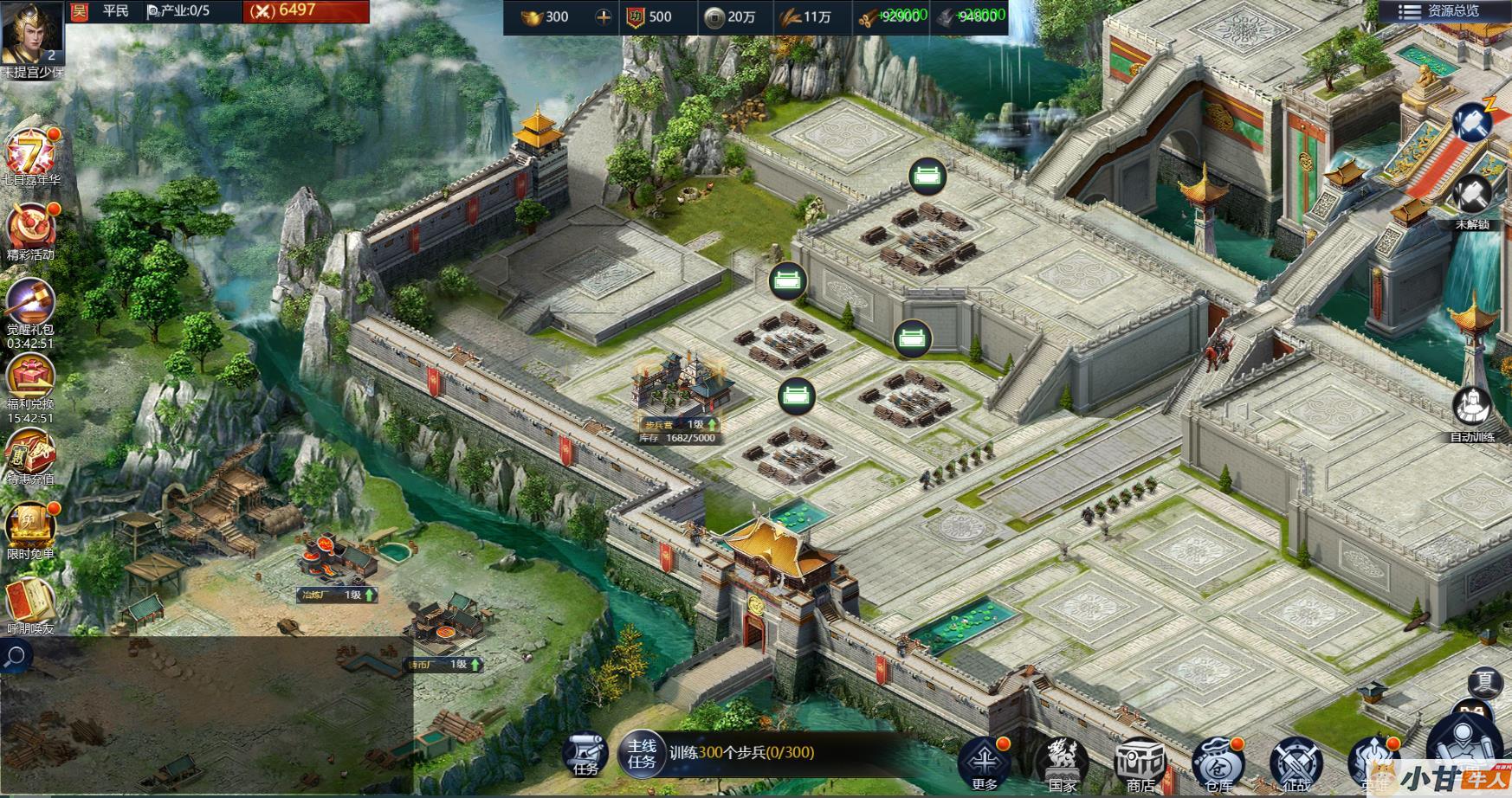The width and height of the screenshot is (1512, 798).
Task: Open the 精彩活动 events icon
Action: click(x=31, y=228)
